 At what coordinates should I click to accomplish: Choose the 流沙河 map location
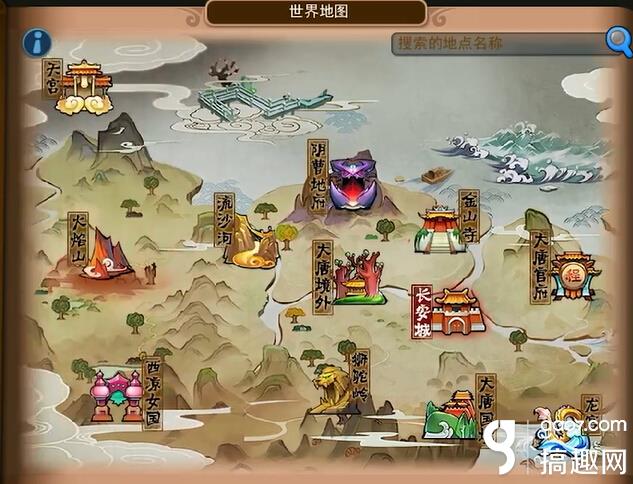click(250, 240)
